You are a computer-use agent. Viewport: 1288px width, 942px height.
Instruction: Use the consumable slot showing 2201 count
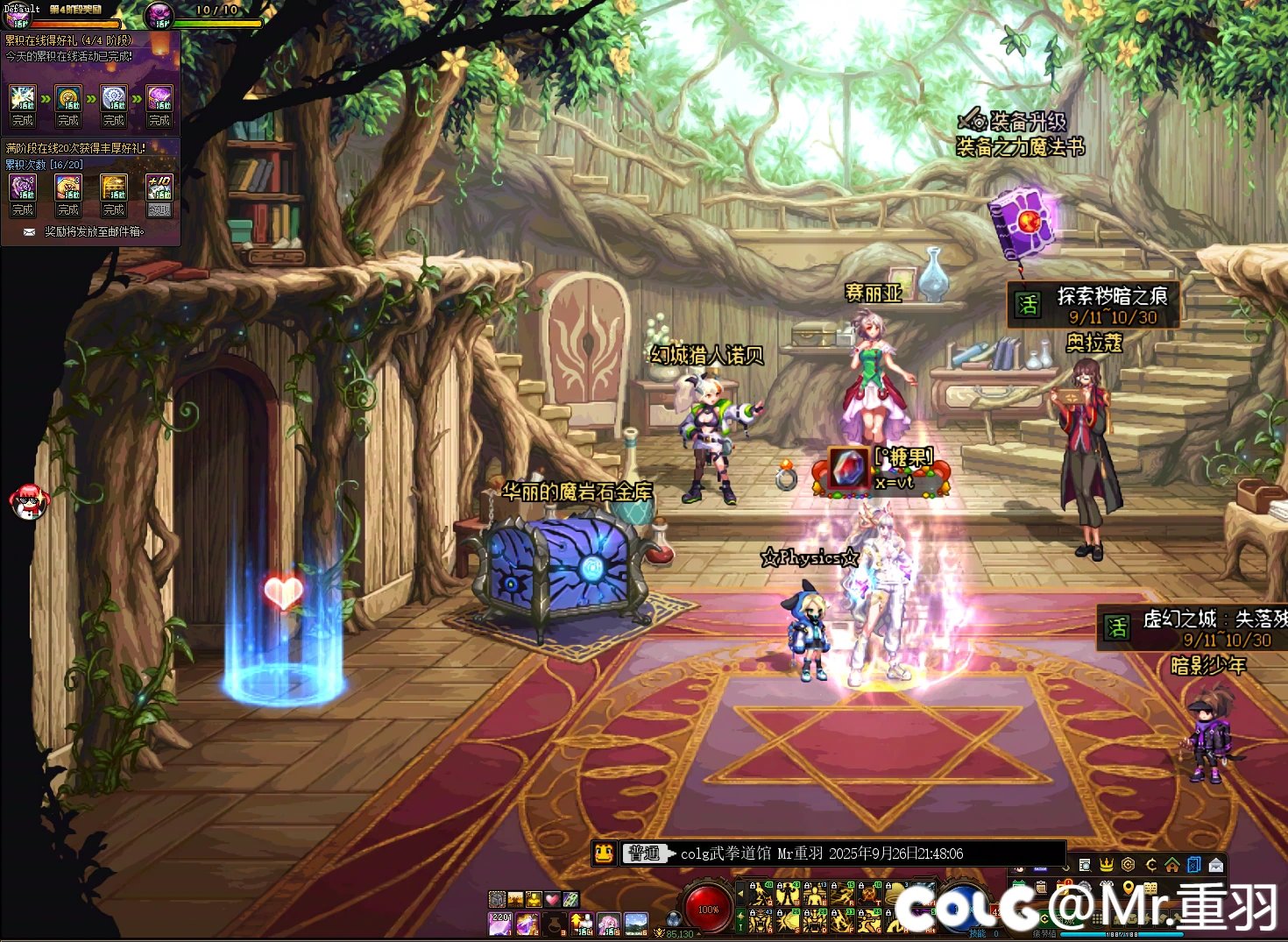(x=500, y=923)
